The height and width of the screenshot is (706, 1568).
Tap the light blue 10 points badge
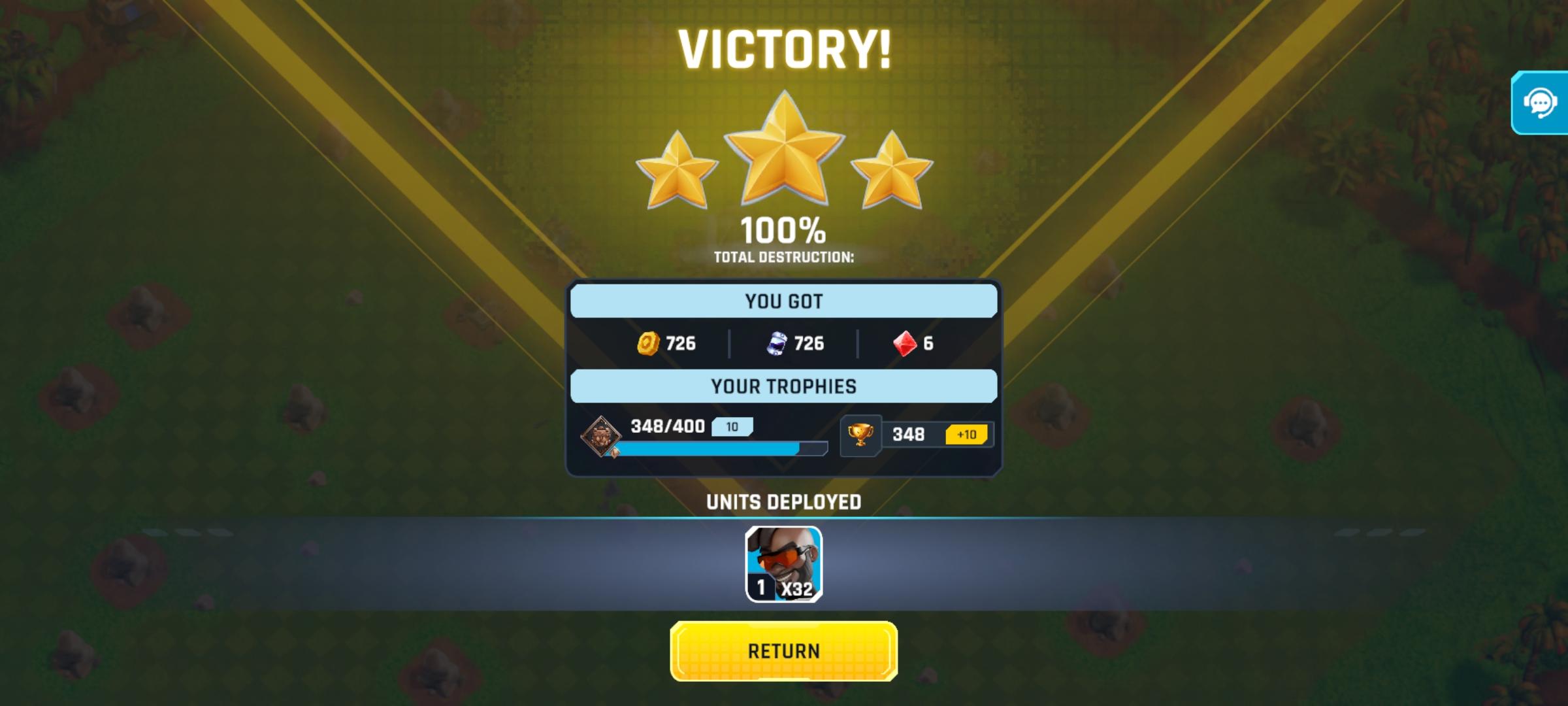[x=733, y=427]
